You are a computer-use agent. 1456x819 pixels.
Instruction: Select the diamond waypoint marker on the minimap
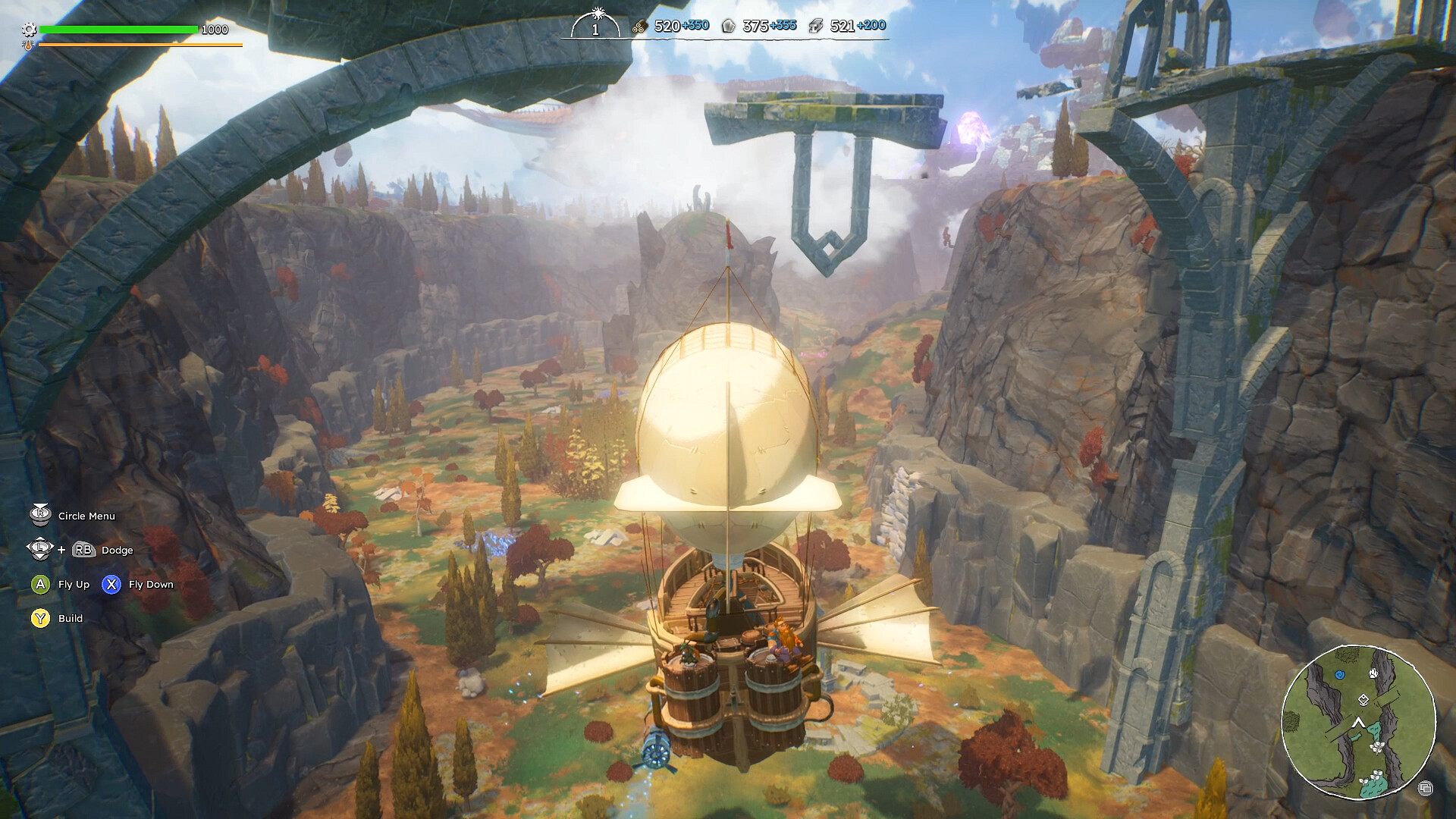(1363, 700)
